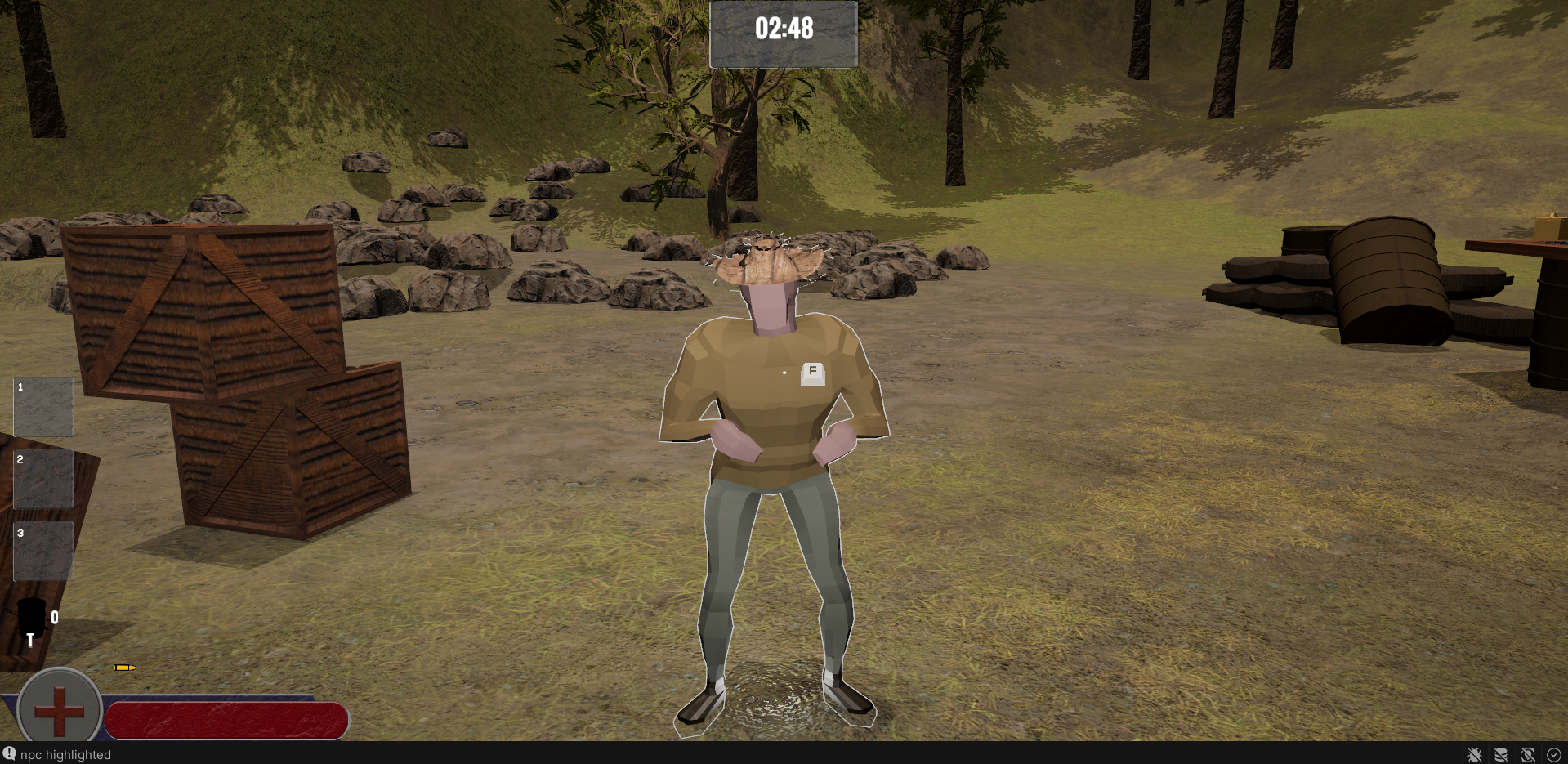Select hotbar slot 2
The image size is (1568, 764).
pos(43,478)
